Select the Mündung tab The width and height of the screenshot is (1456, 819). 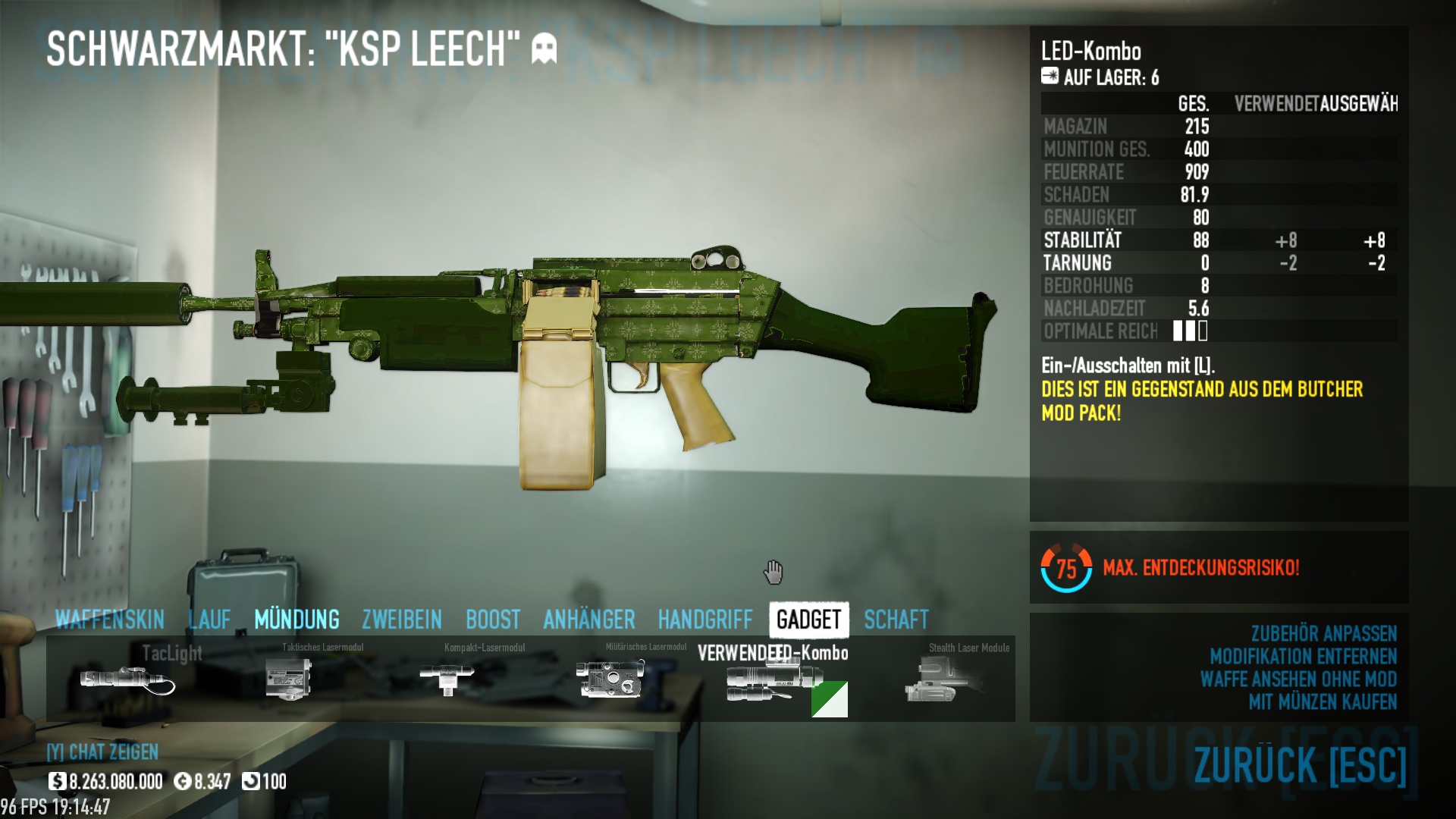pos(297,620)
